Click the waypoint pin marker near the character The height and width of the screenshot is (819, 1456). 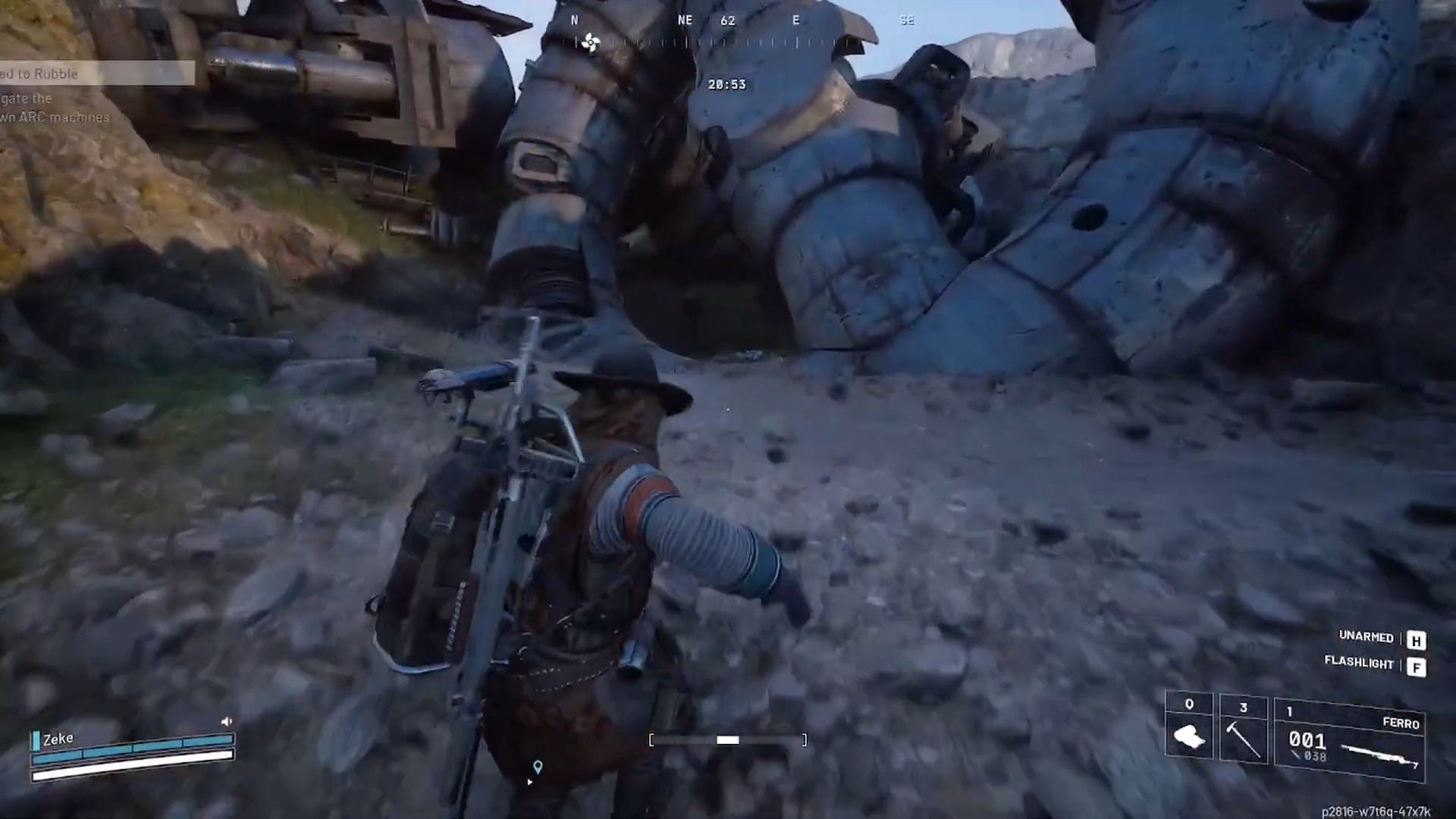coord(538,767)
